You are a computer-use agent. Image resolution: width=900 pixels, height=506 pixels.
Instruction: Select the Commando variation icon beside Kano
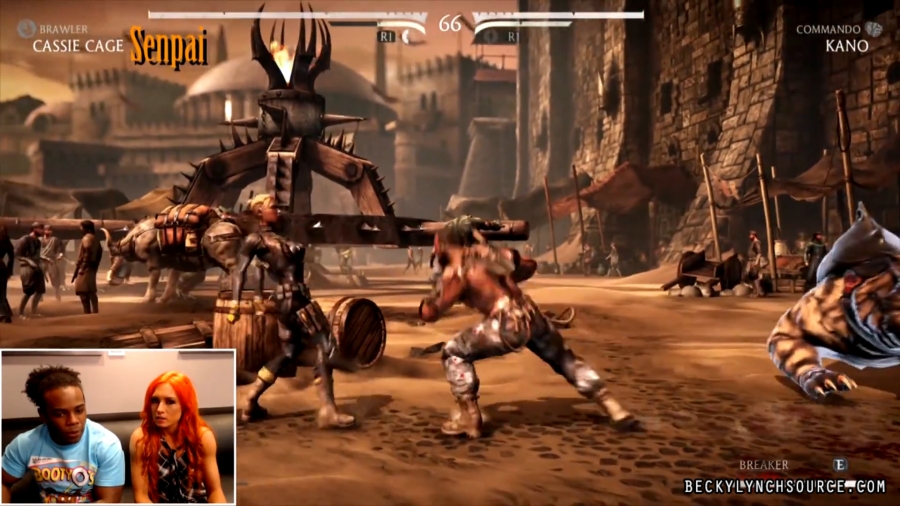(874, 29)
